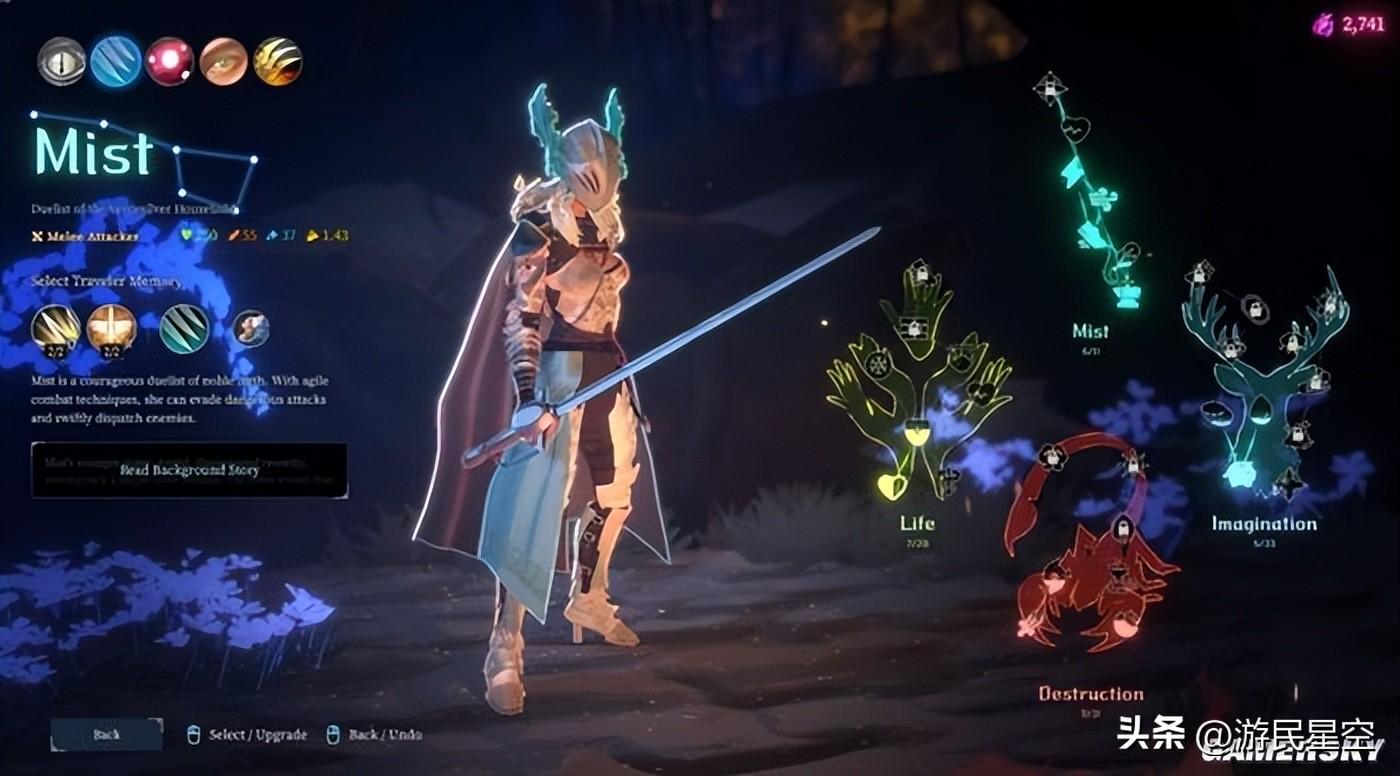This screenshot has height=776, width=1400.
Task: Pick the small white creature memory icon
Action: pos(250,328)
